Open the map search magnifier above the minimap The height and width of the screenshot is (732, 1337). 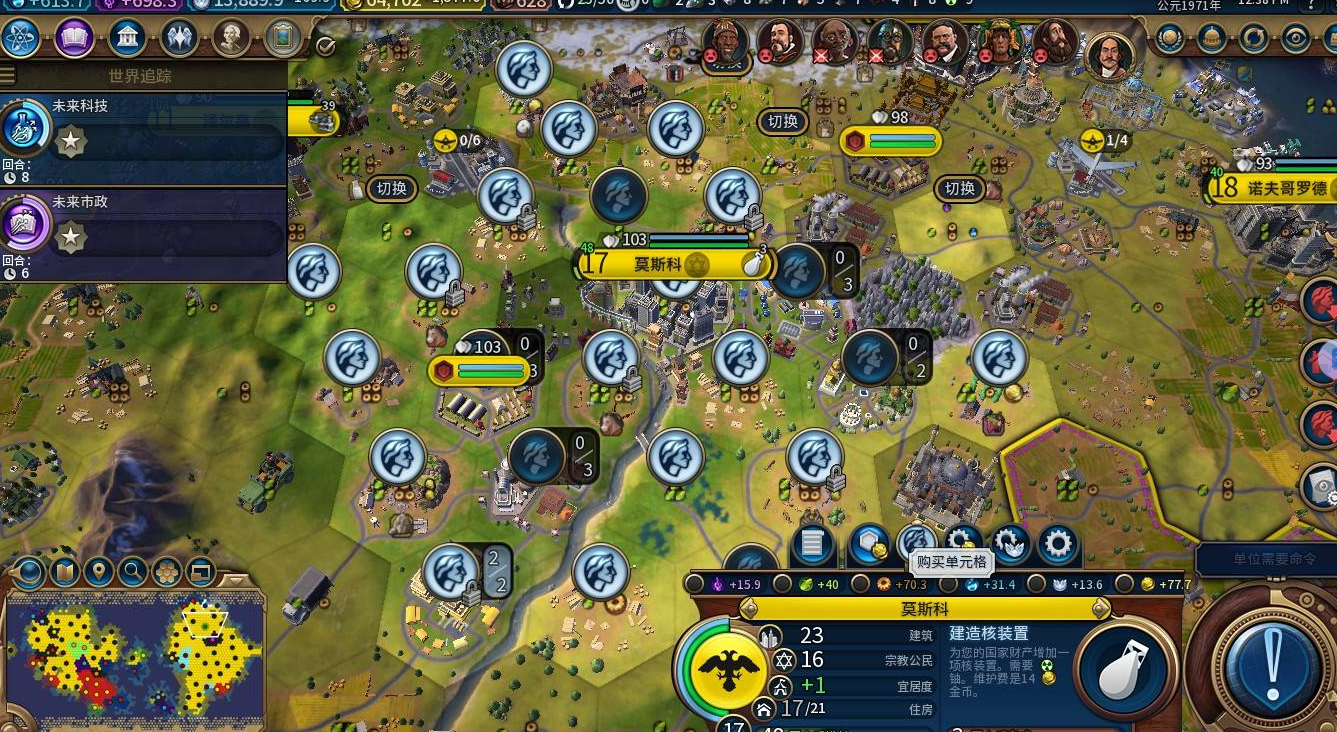click(x=132, y=572)
